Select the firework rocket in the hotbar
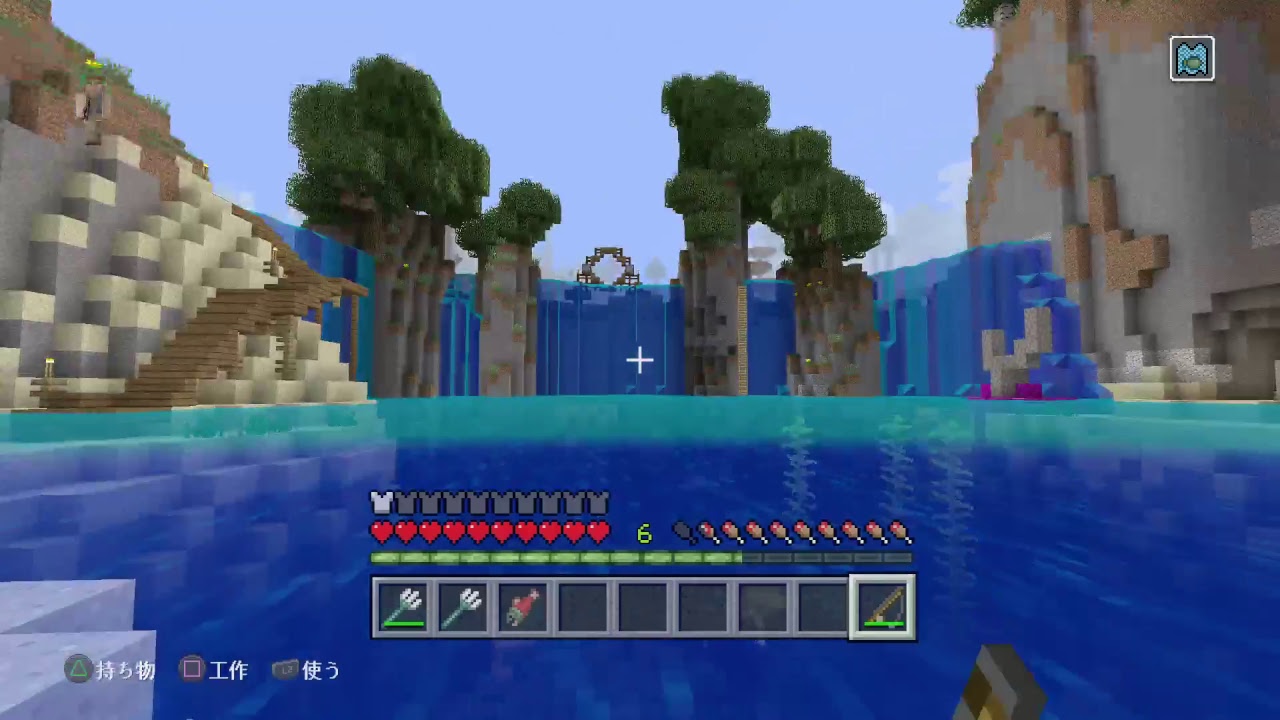This screenshot has width=1280, height=720. click(x=522, y=607)
